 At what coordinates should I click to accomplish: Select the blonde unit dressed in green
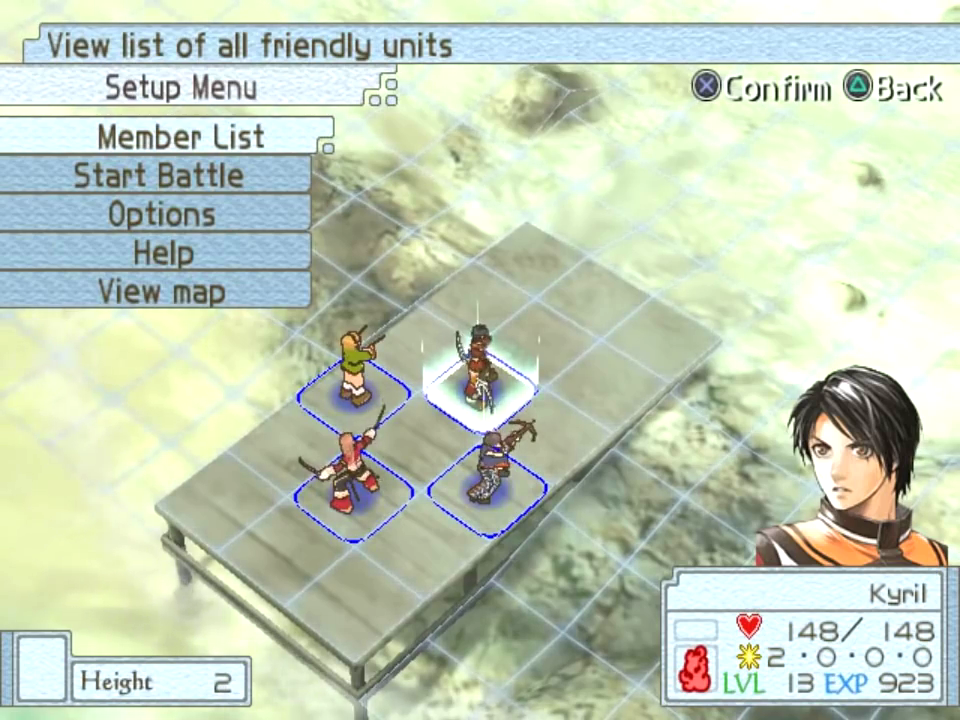356,367
